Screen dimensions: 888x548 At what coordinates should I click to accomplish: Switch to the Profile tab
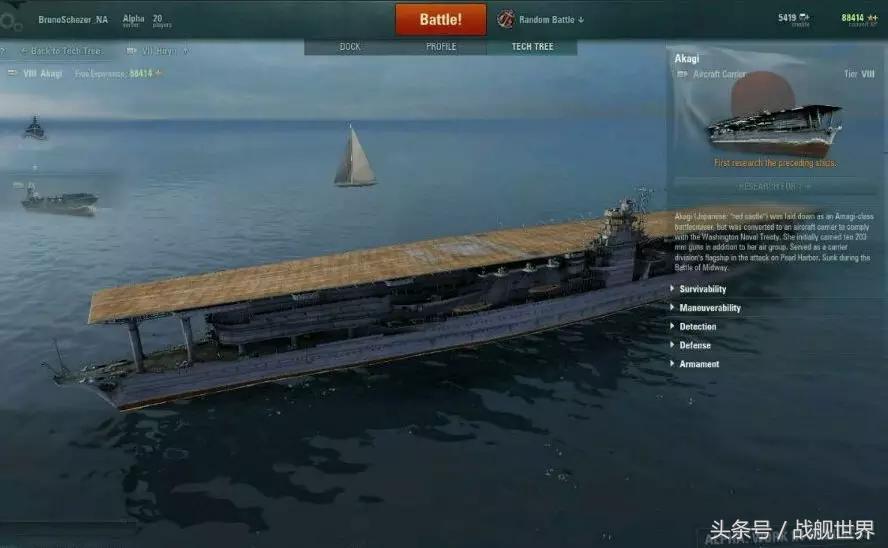pos(441,47)
